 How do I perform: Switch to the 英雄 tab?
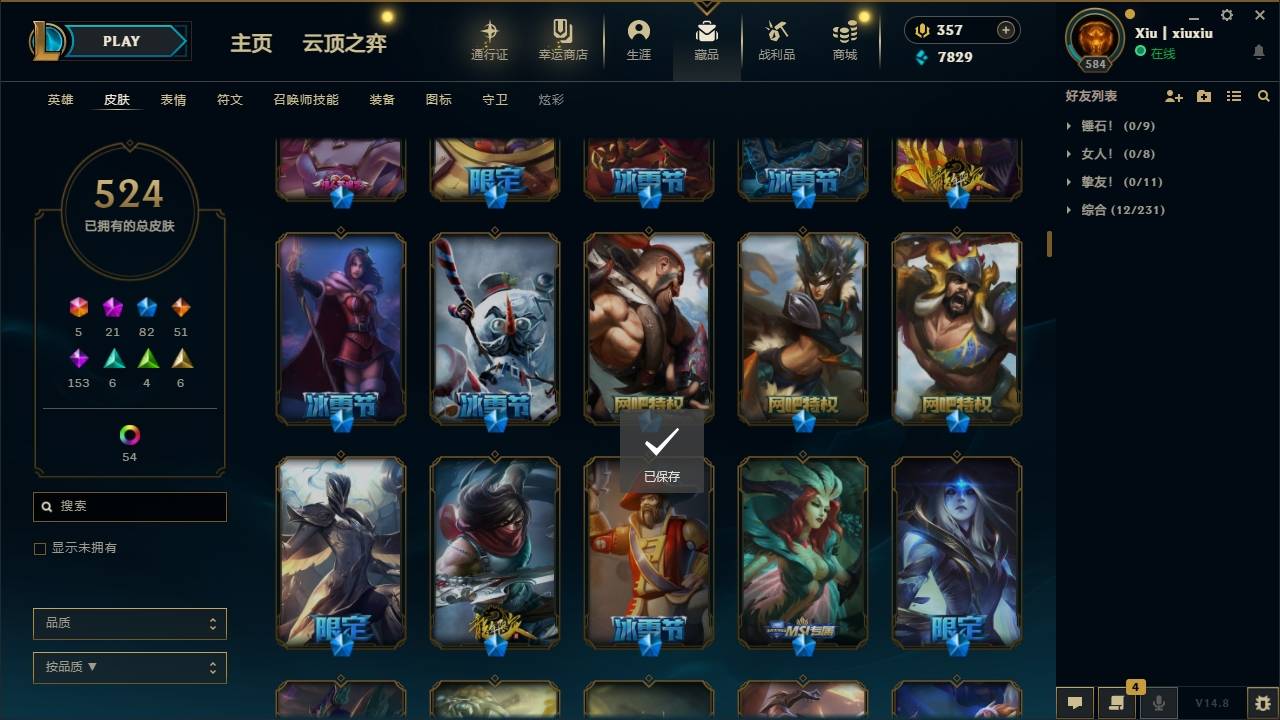coord(59,99)
